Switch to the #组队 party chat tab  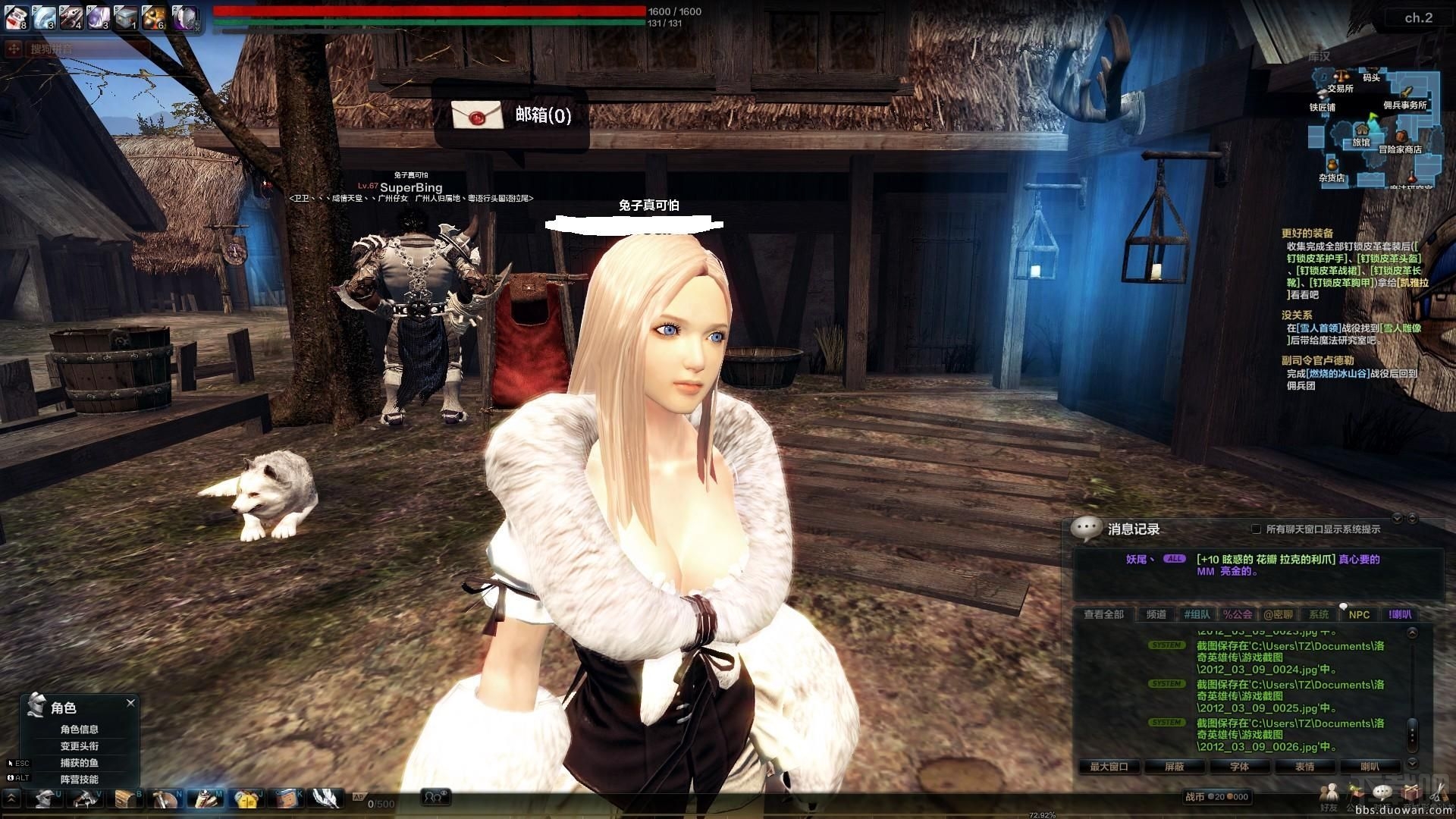pos(1197,614)
